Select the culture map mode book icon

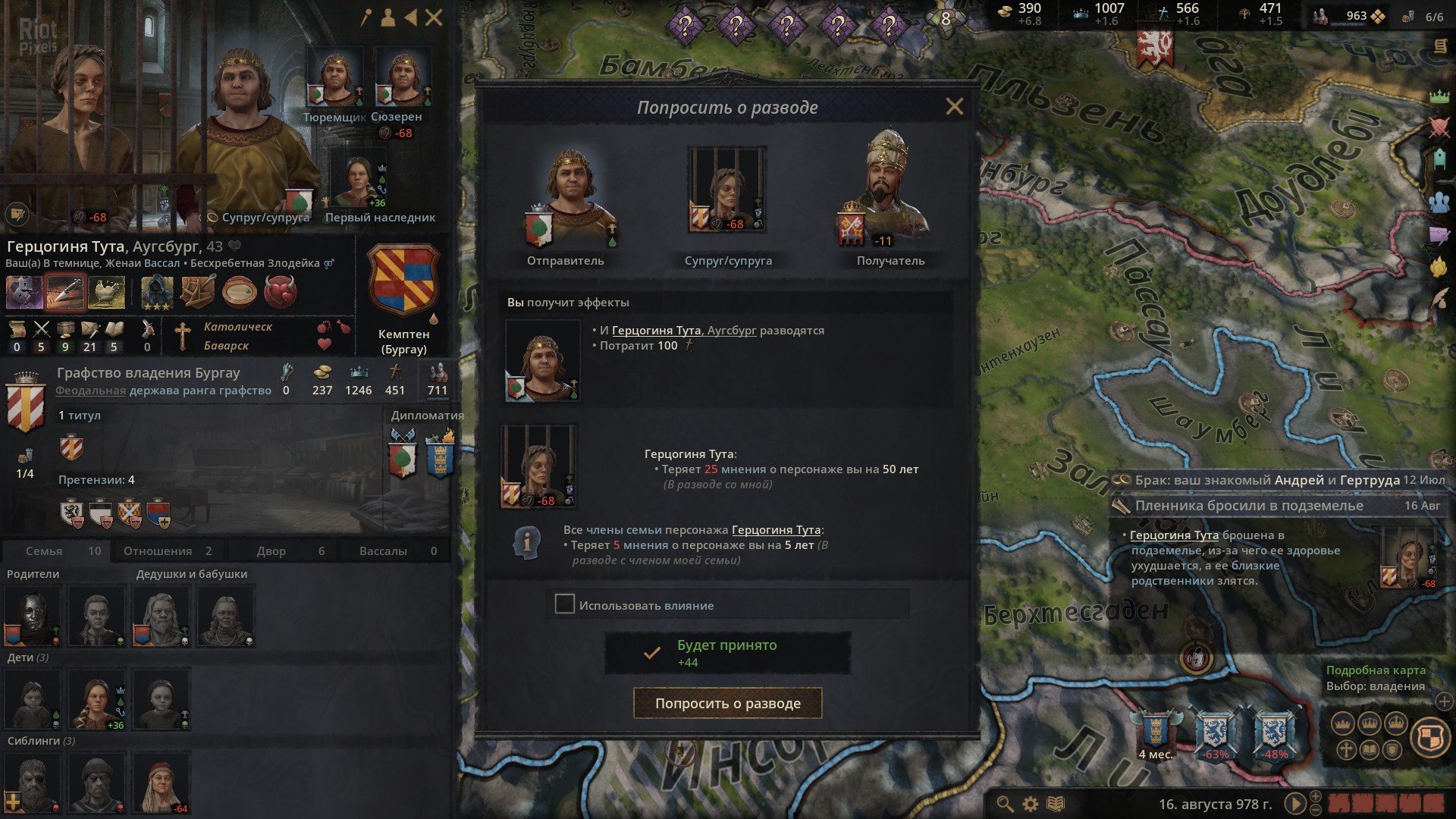click(1370, 748)
